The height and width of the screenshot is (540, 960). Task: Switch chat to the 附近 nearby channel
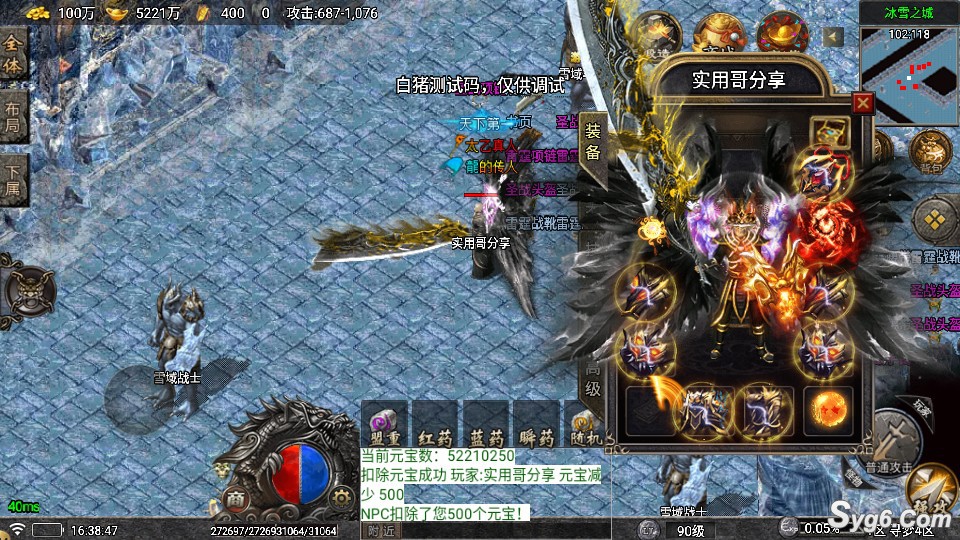(x=381, y=531)
